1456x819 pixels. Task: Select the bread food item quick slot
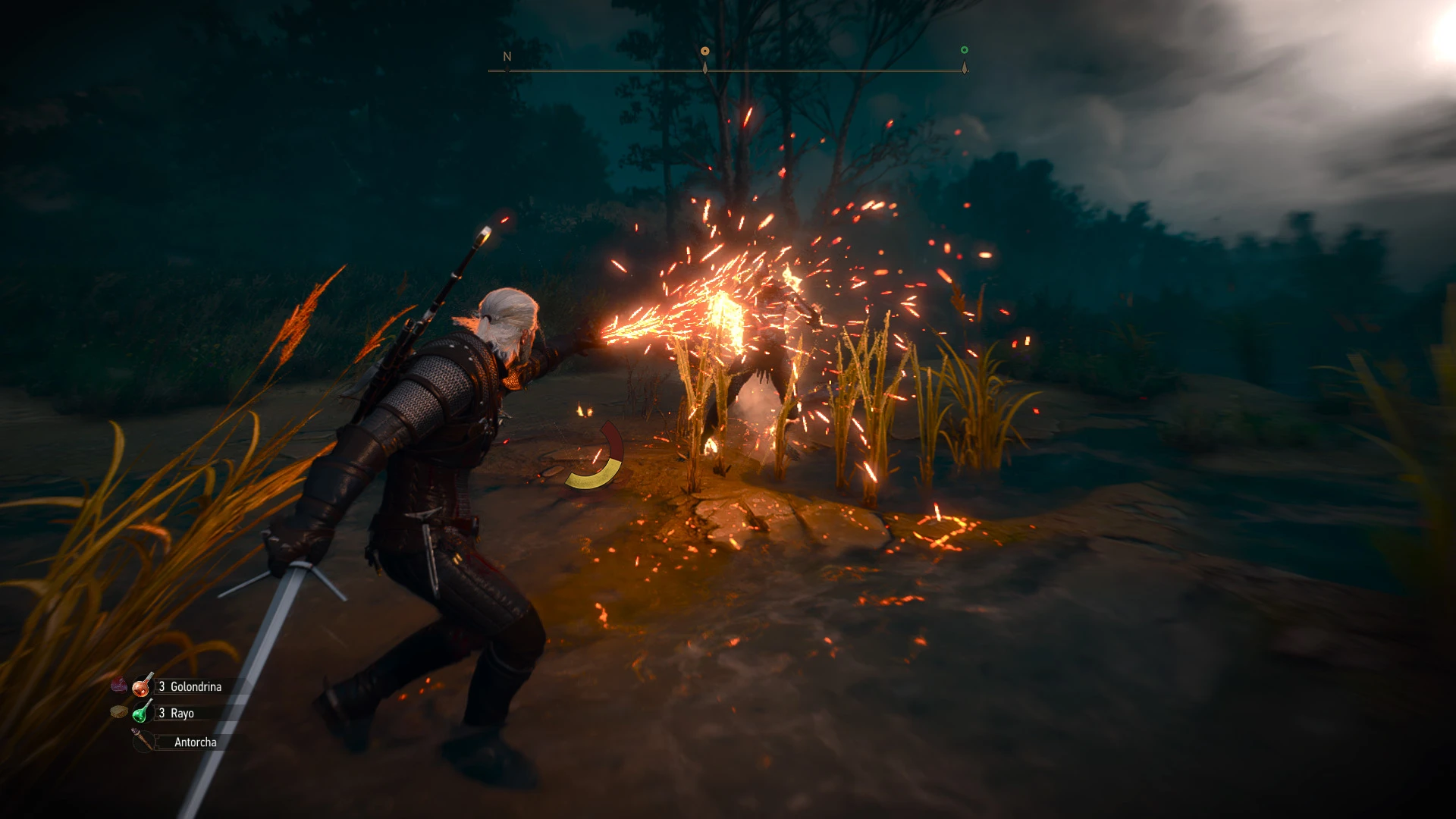point(119,712)
